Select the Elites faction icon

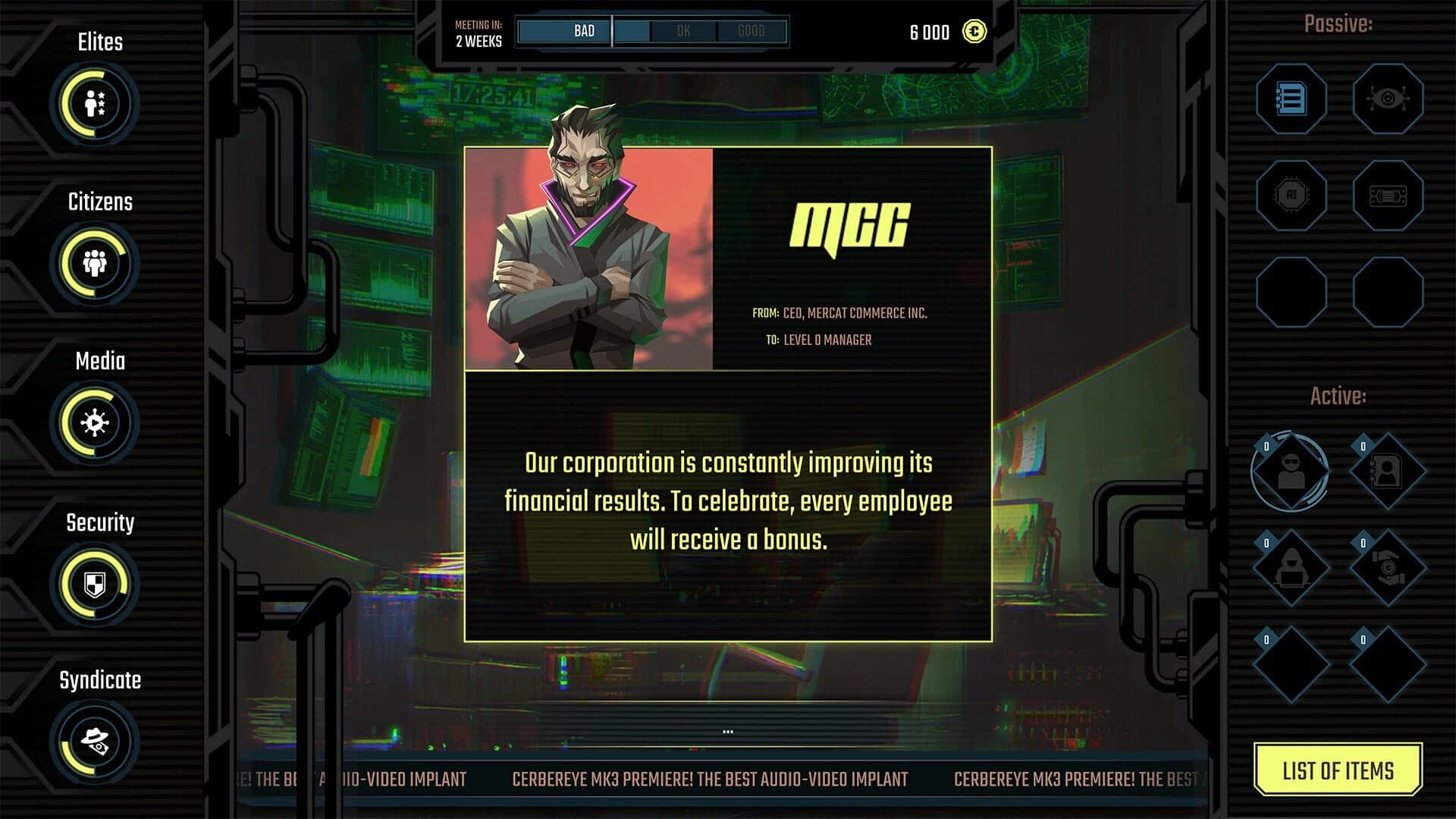pos(96,103)
